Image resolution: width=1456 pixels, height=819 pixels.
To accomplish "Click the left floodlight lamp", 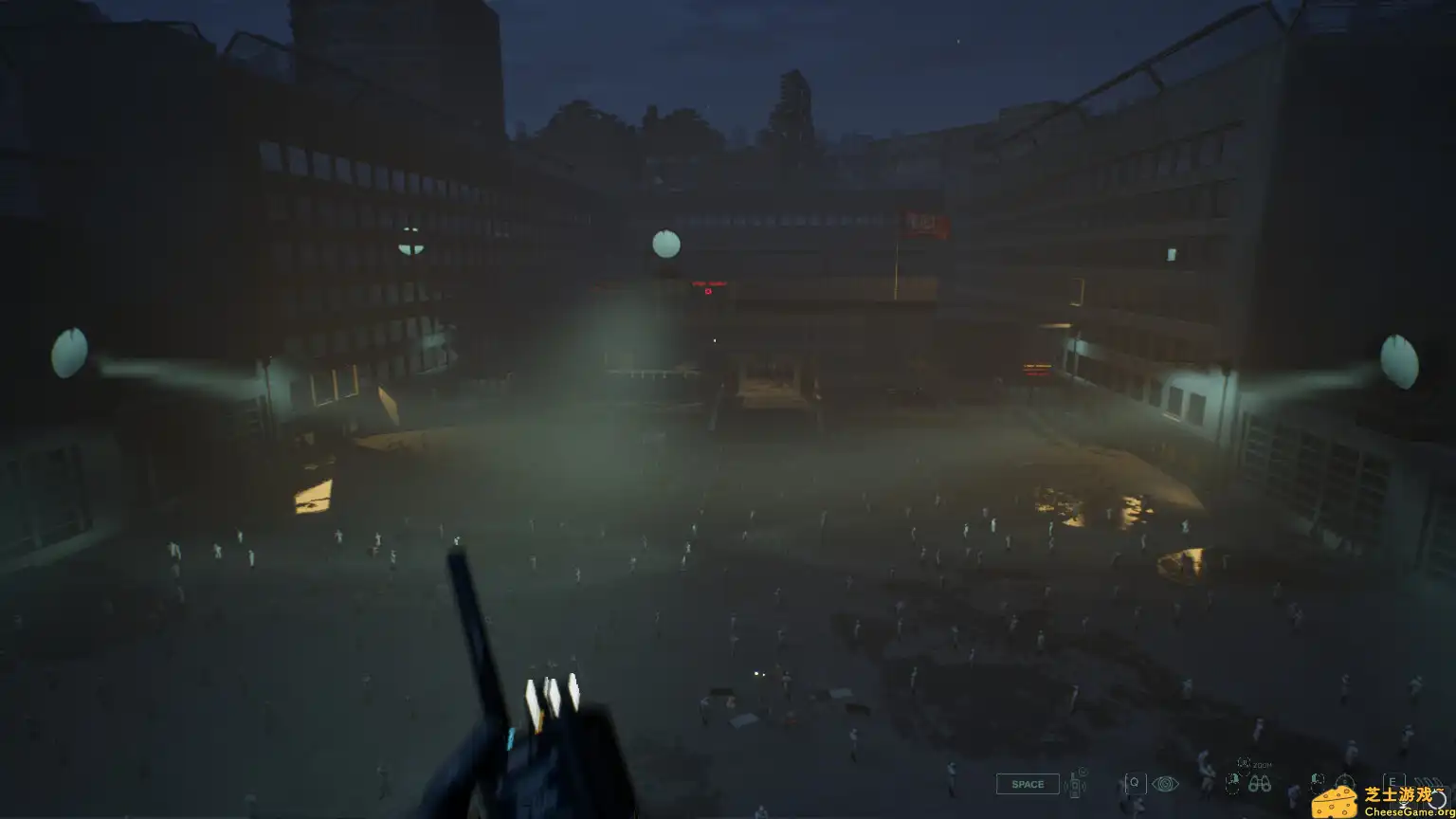I will tap(71, 355).
